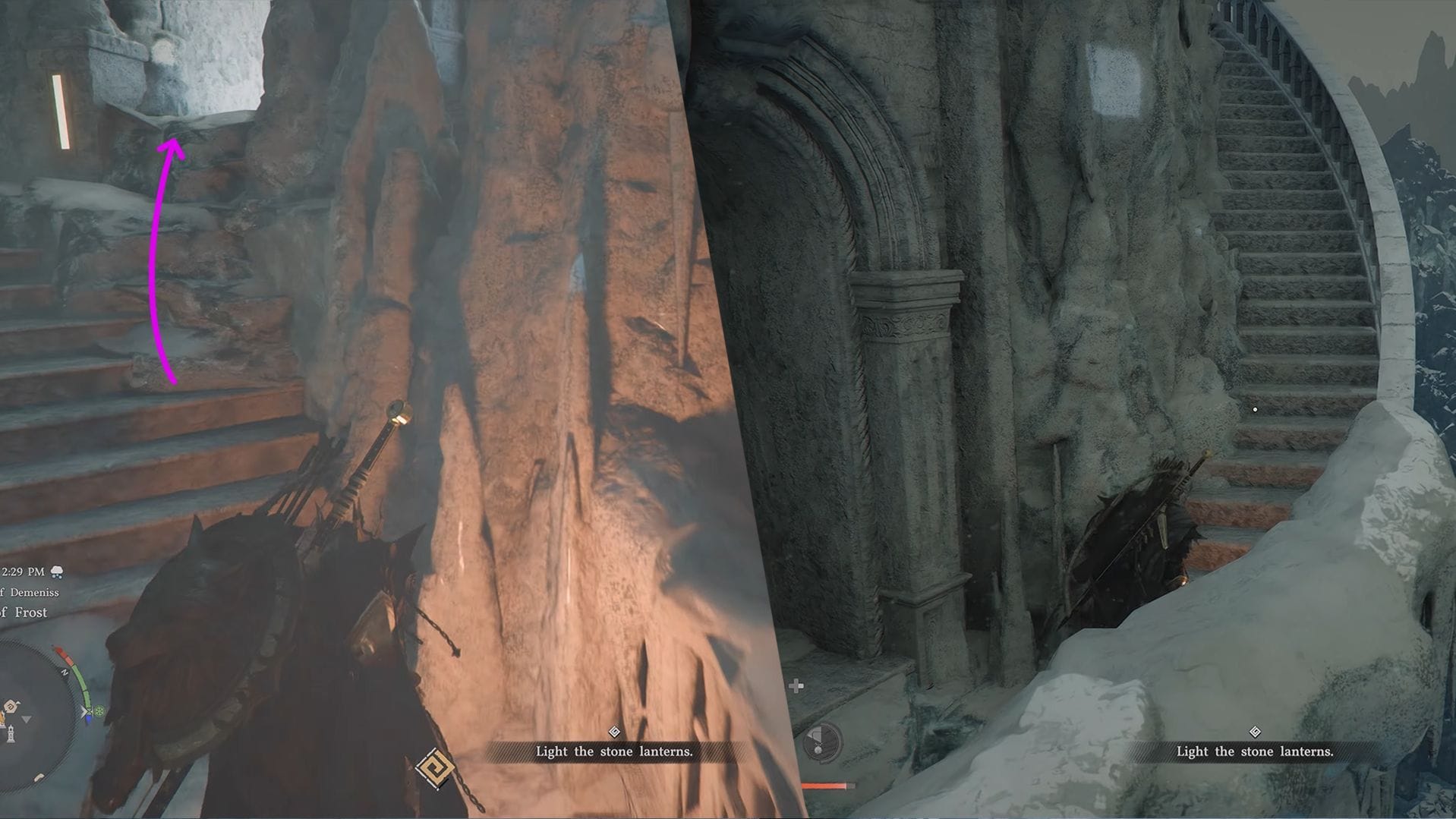
Task: Click the green gear marker on the minimap
Action: (x=98, y=710)
